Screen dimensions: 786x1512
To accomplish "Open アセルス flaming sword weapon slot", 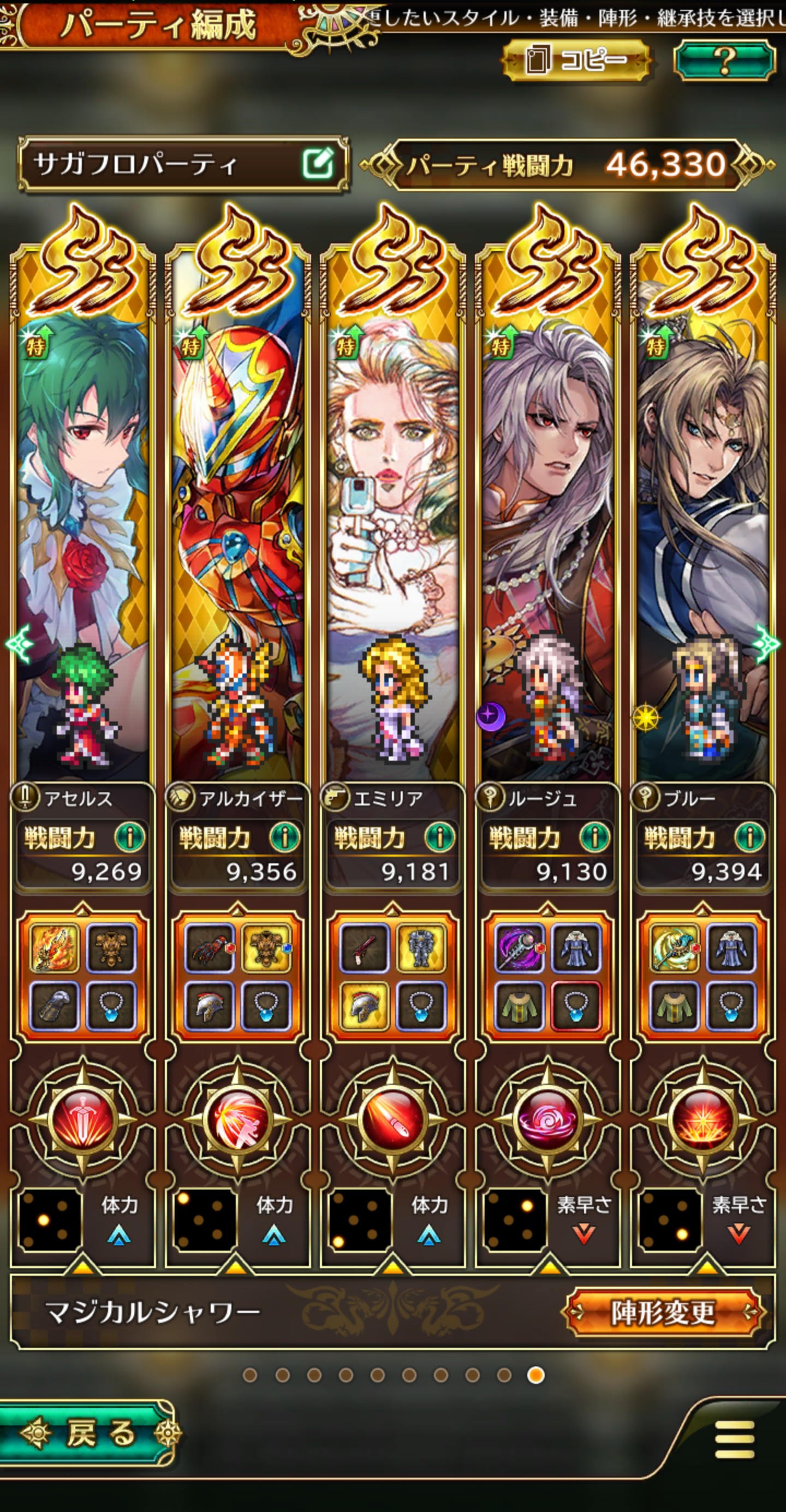I will [54, 947].
